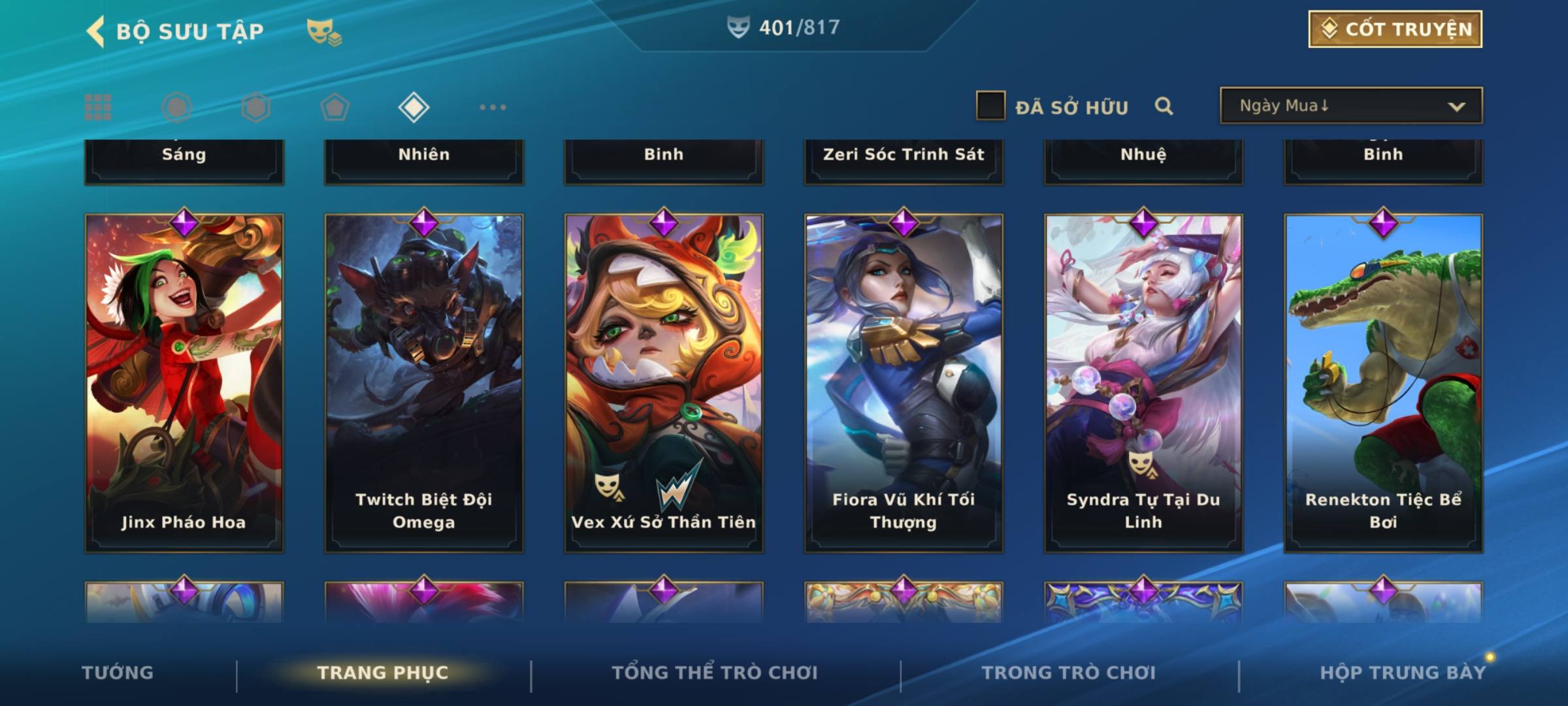Switch to the Trang Phục tab
Viewport: 1568px width, 706px height.
click(x=383, y=673)
